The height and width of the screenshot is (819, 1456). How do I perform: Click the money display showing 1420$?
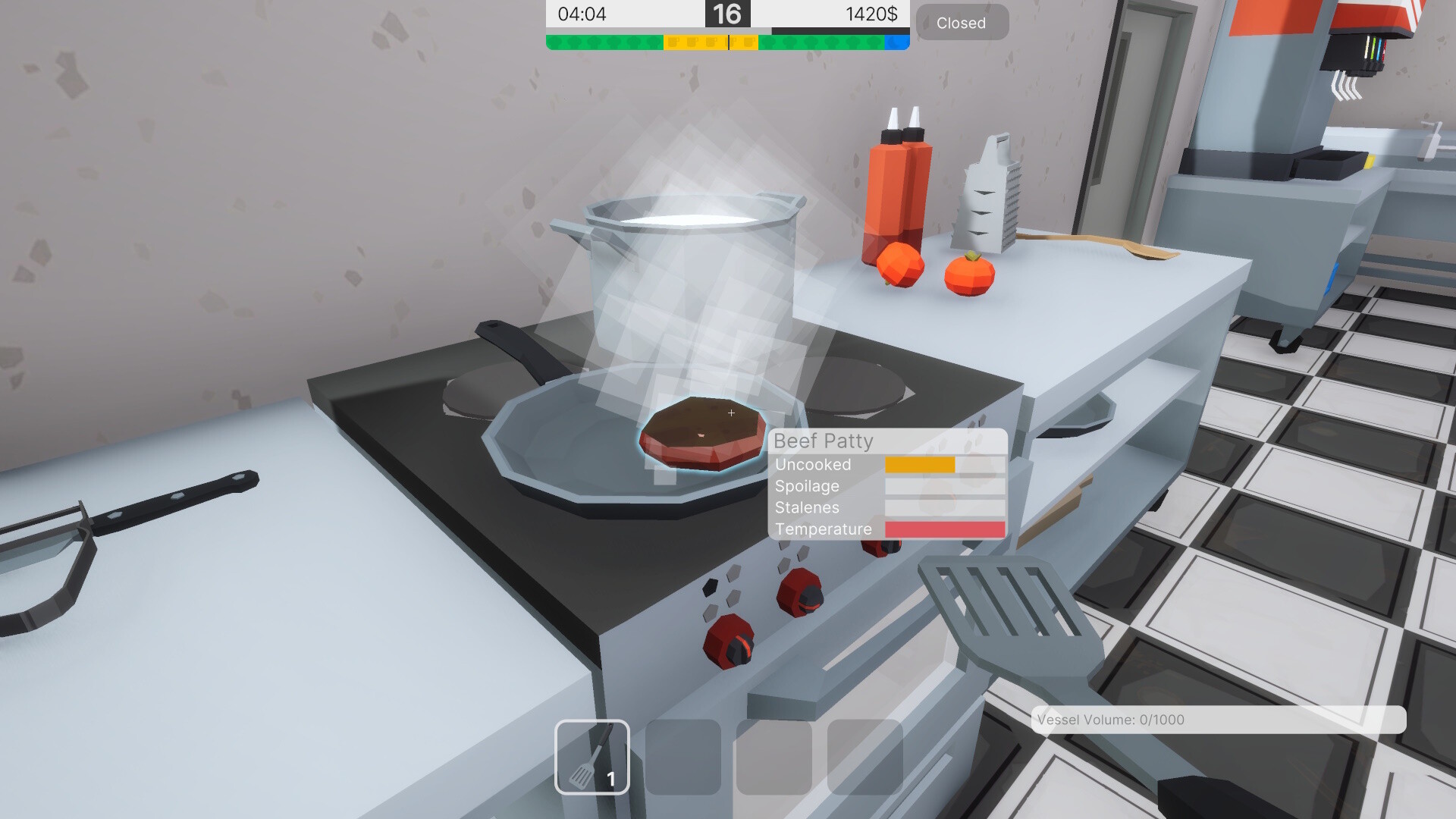(x=872, y=14)
